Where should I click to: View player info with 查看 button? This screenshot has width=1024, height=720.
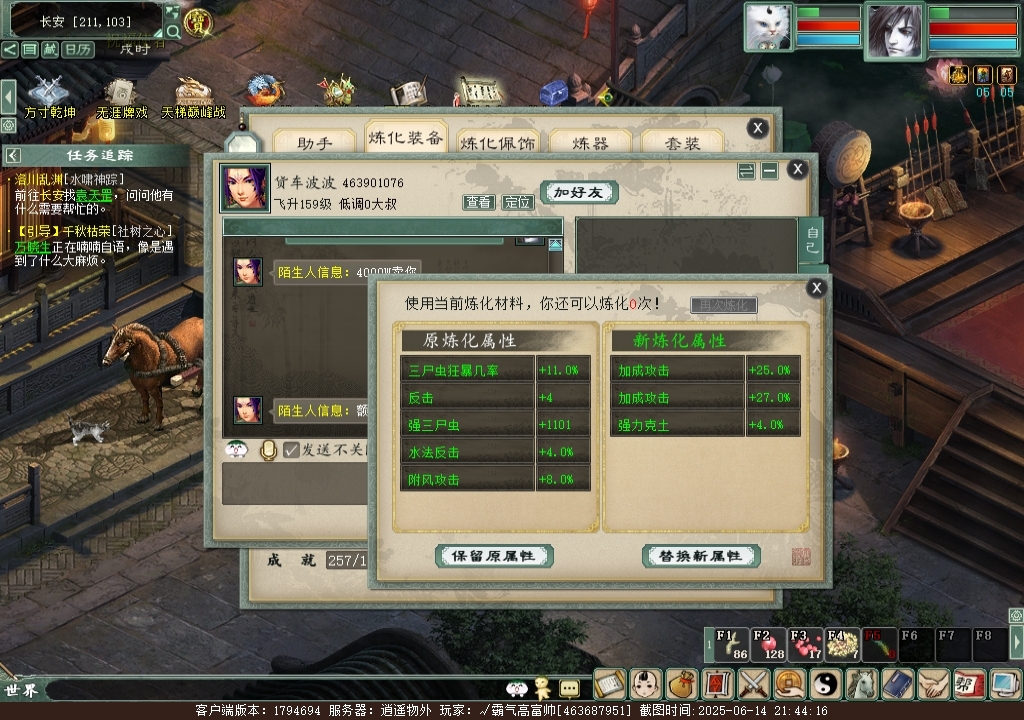[479, 202]
